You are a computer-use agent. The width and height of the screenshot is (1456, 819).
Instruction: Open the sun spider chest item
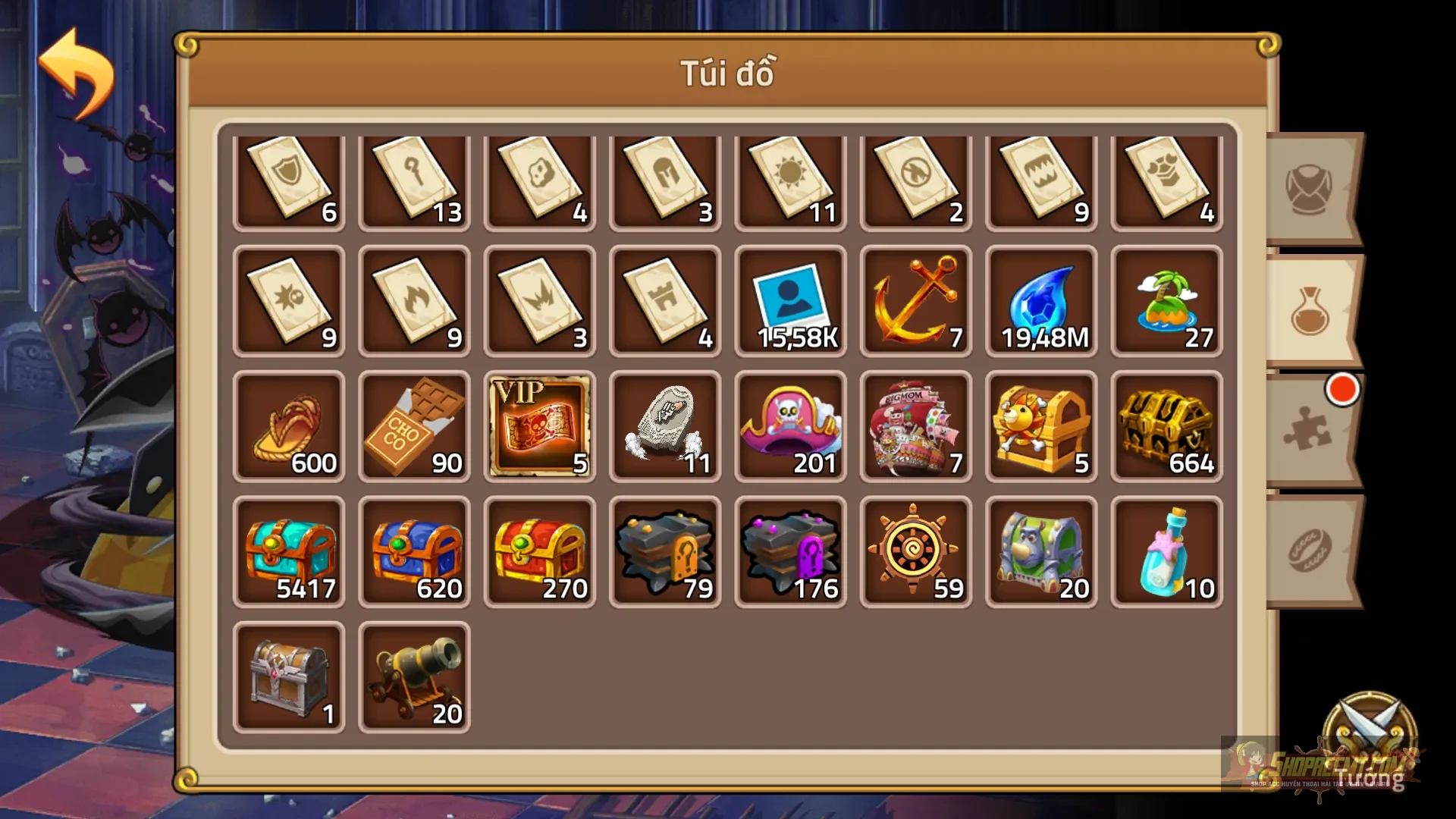tap(1041, 427)
